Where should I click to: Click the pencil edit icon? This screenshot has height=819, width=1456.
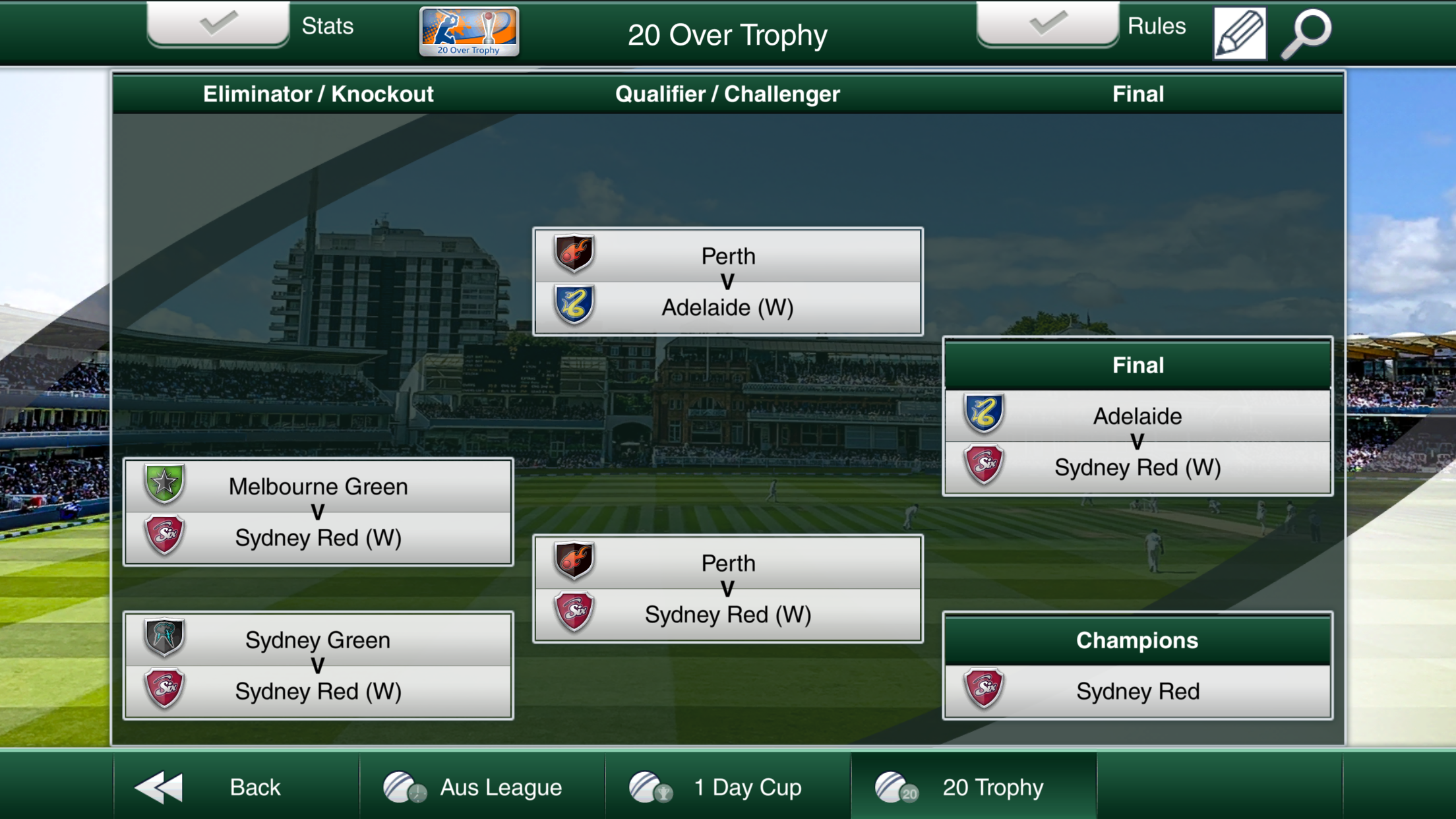[x=1240, y=33]
